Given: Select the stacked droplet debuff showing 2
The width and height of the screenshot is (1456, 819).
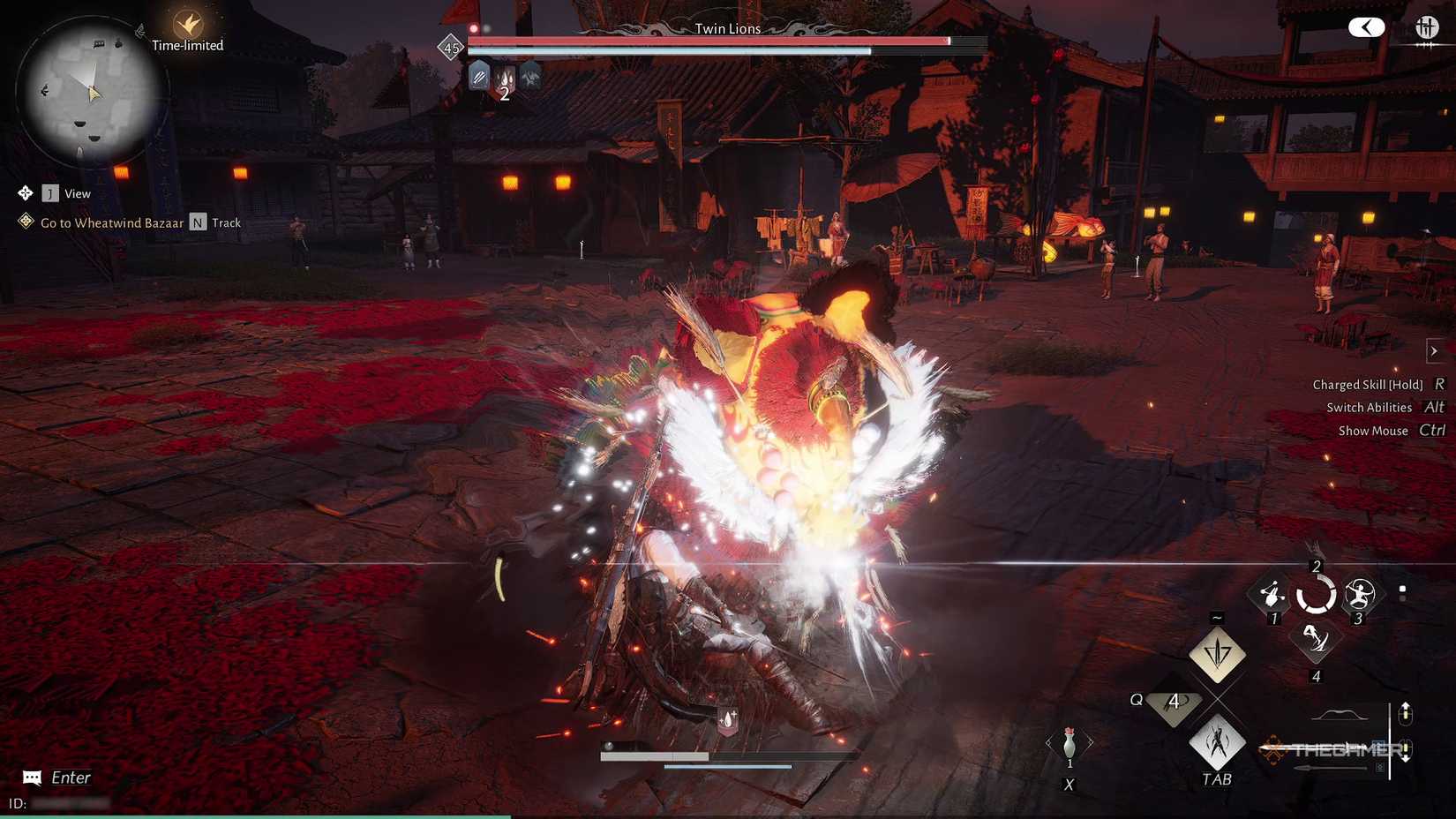Looking at the screenshot, I should coord(503,79).
